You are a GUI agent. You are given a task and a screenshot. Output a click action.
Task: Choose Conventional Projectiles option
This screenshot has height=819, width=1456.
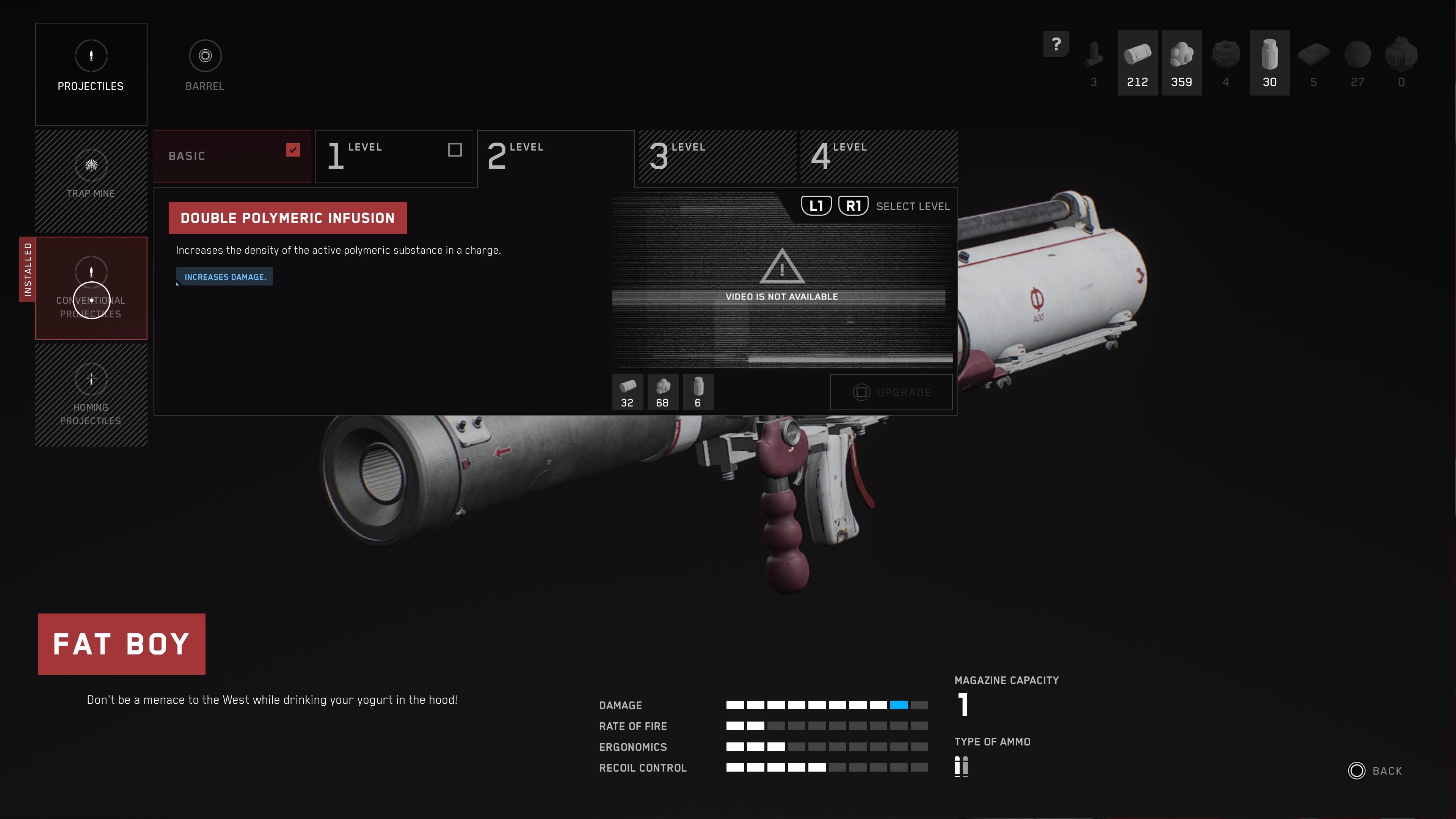[x=91, y=288]
